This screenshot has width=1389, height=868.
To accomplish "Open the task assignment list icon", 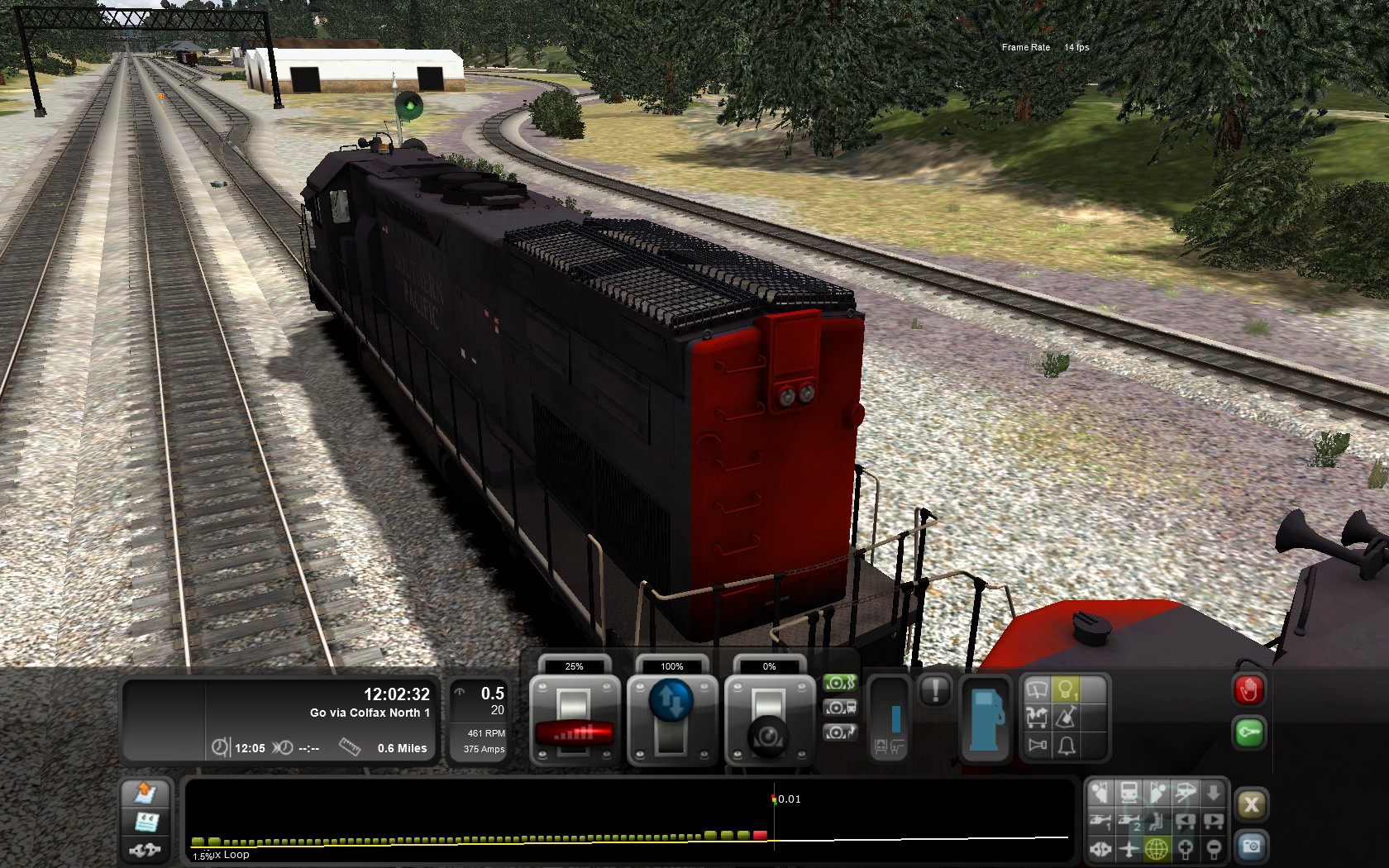I will (x=146, y=822).
